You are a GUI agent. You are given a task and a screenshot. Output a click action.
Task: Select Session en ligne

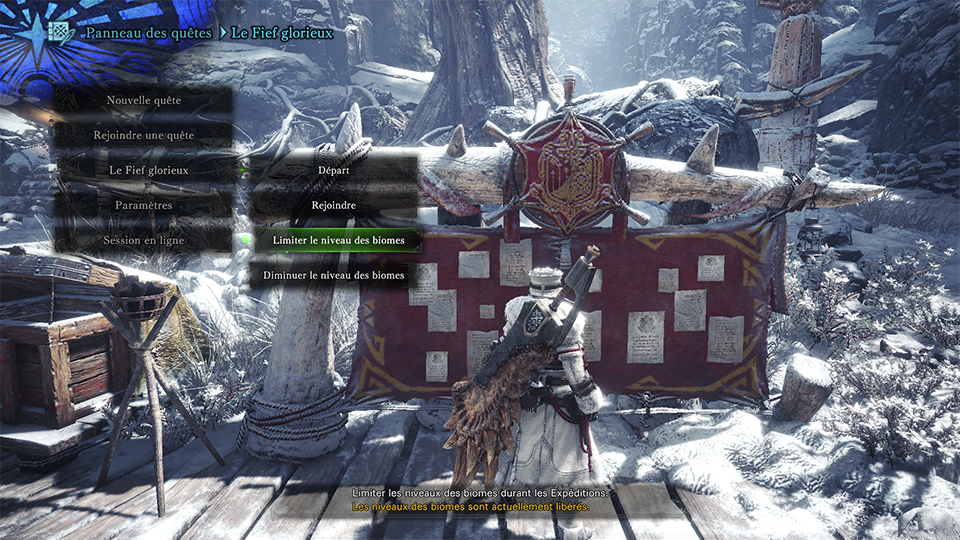point(142,240)
